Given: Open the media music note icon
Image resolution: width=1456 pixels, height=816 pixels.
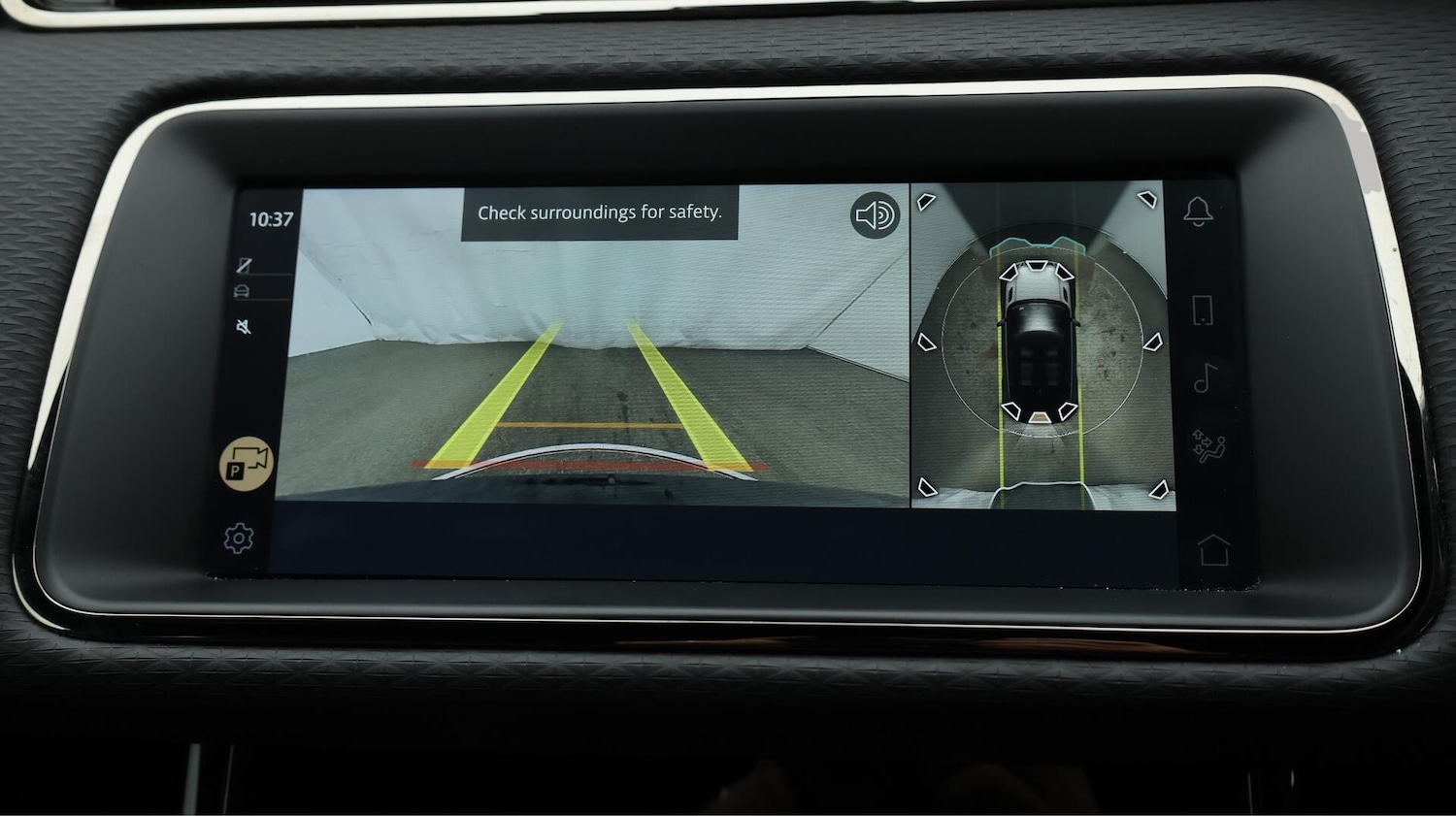Looking at the screenshot, I should tap(1204, 377).
